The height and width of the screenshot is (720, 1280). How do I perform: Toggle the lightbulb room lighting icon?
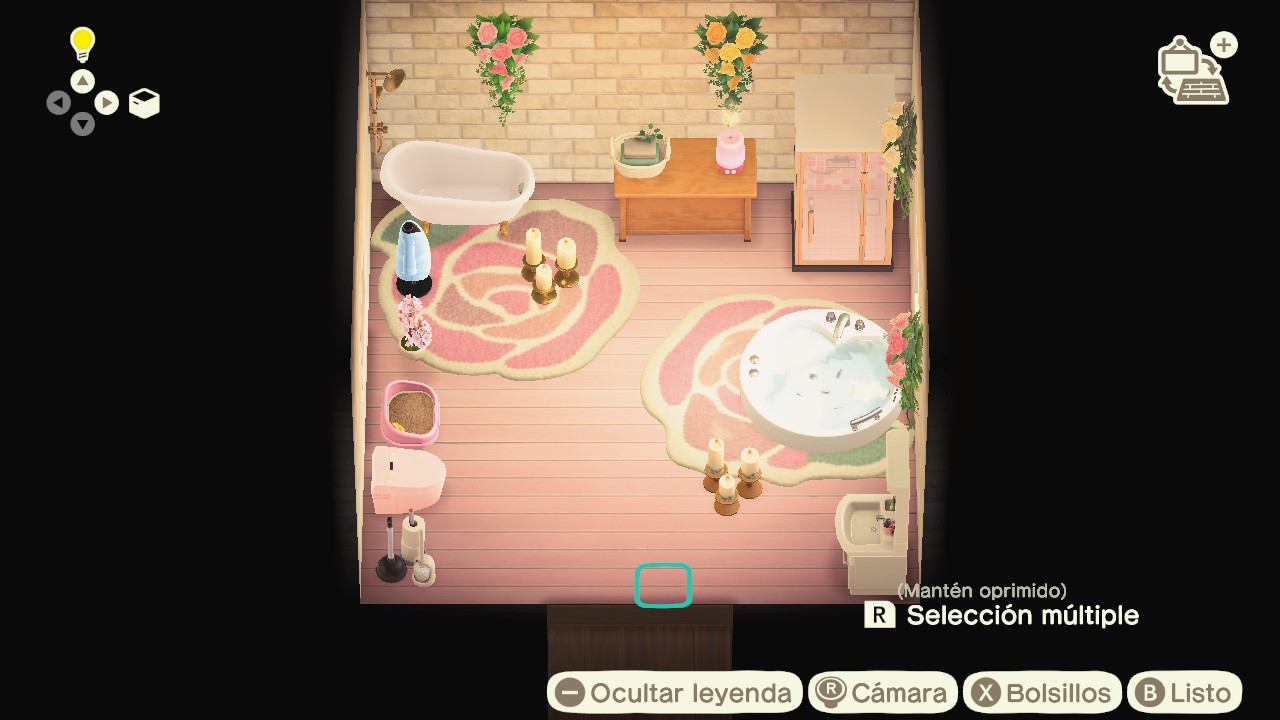[80, 42]
